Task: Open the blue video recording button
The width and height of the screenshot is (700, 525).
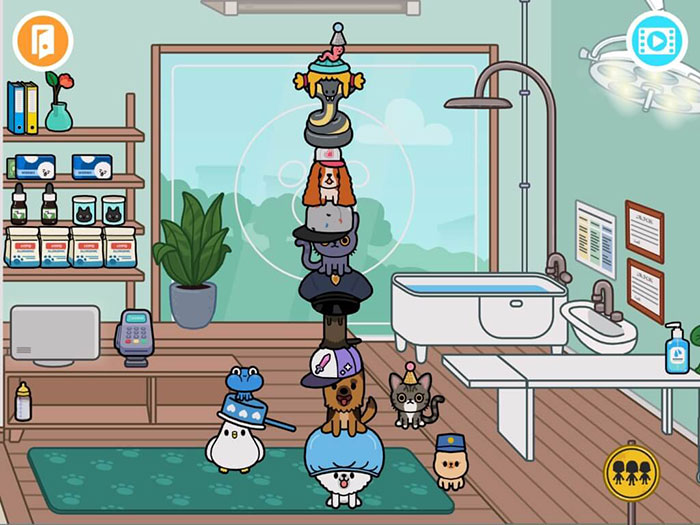Action: click(656, 41)
